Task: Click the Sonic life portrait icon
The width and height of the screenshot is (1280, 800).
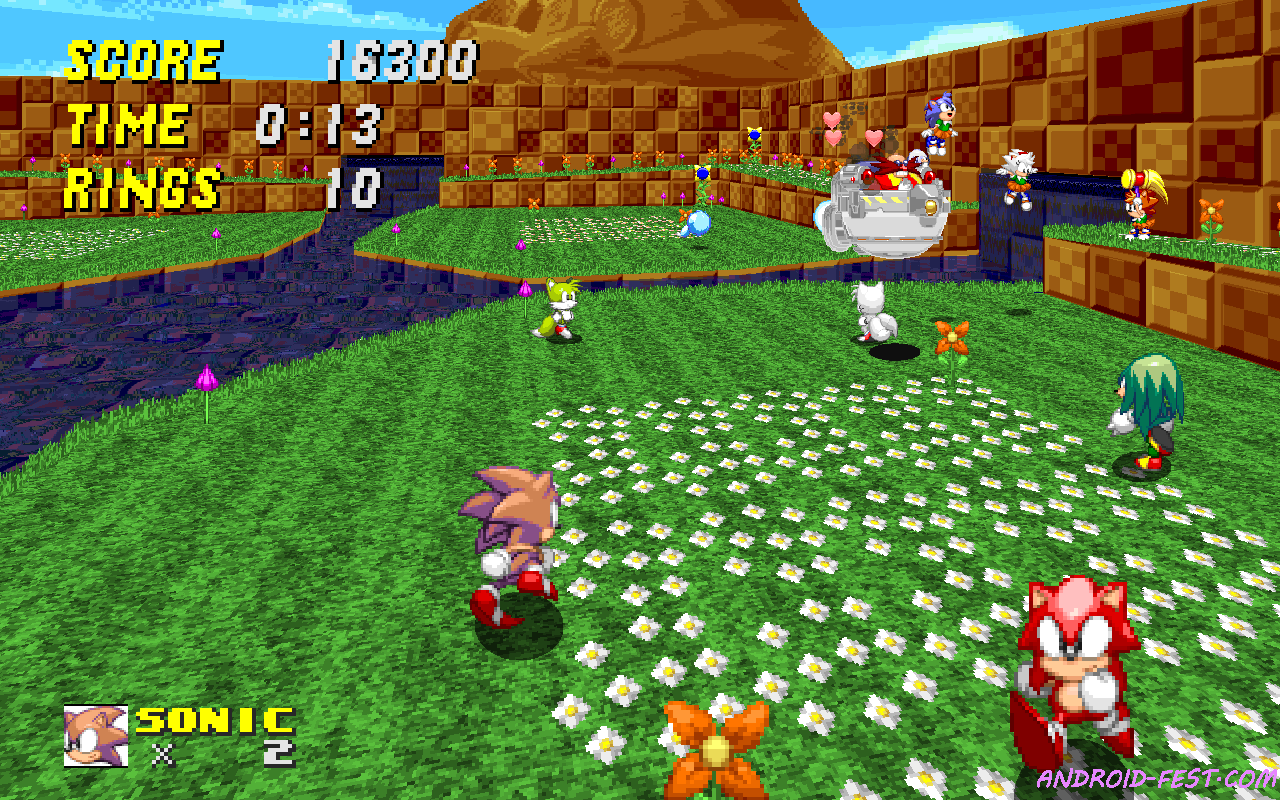Action: (95, 735)
